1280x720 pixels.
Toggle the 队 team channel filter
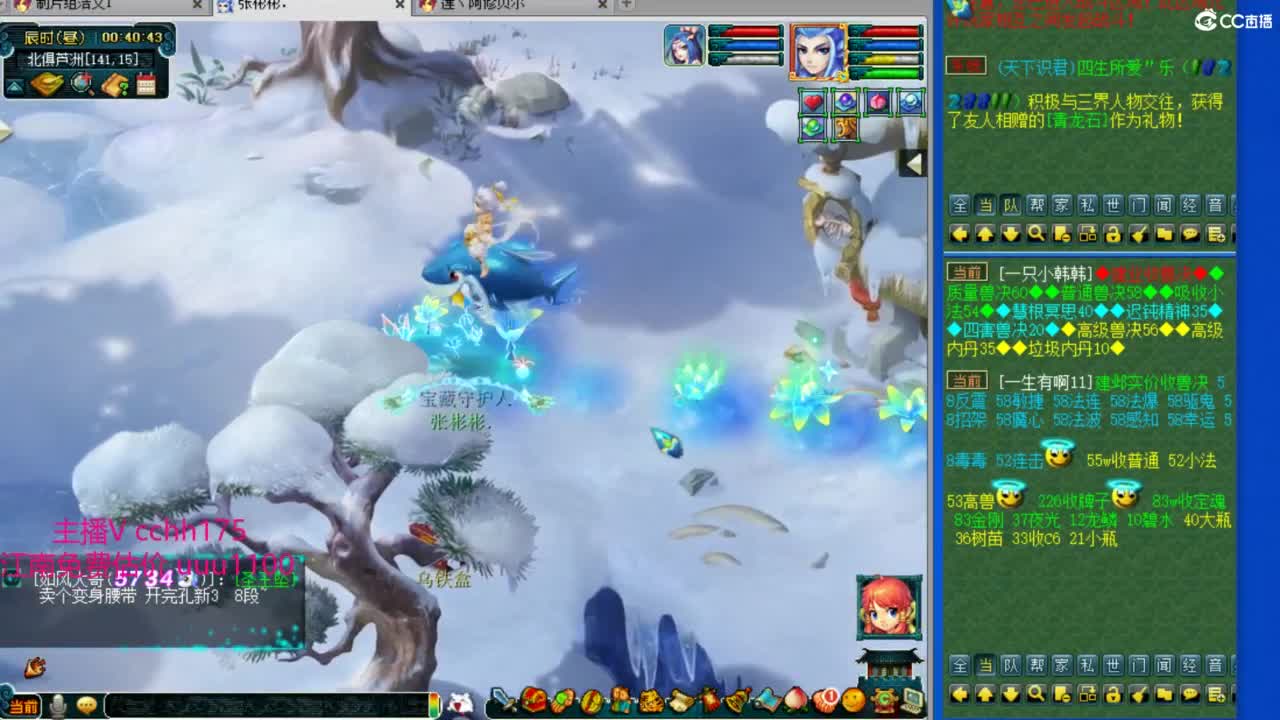[x=1012, y=206]
